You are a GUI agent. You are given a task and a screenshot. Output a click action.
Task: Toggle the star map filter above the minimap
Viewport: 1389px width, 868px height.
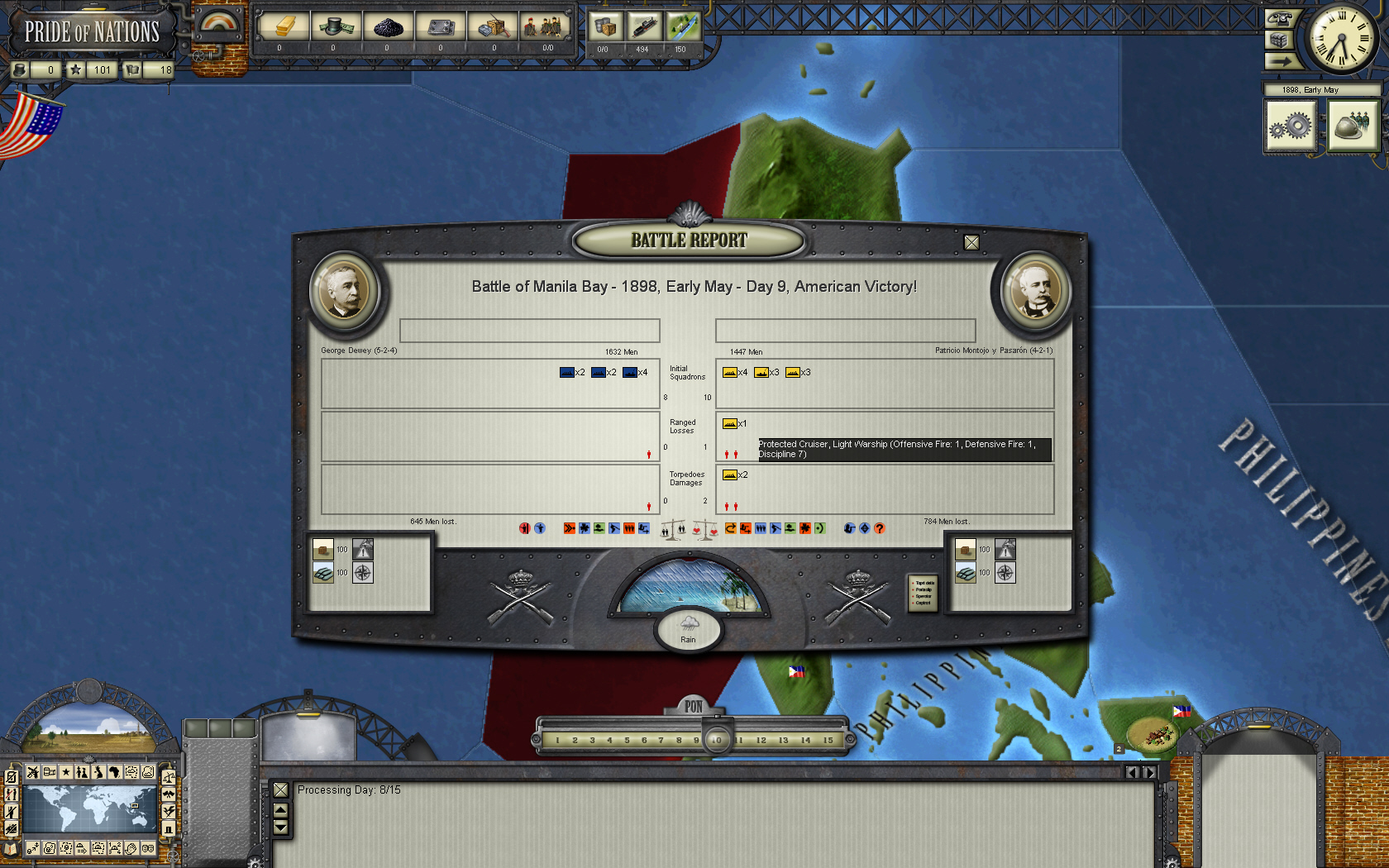point(66,772)
